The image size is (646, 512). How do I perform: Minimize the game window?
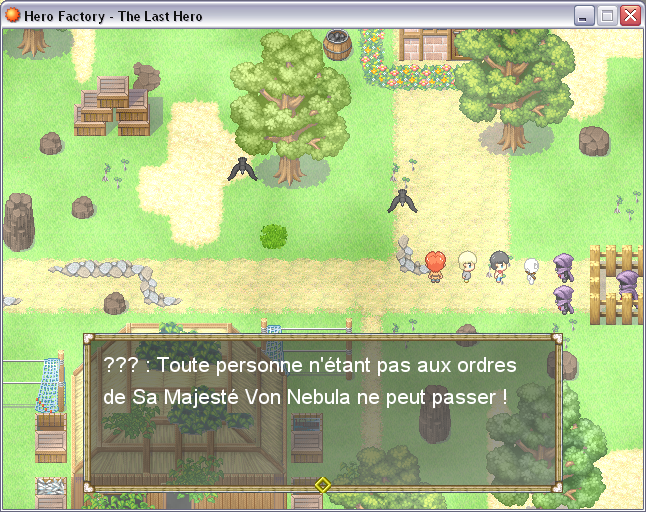[586, 16]
